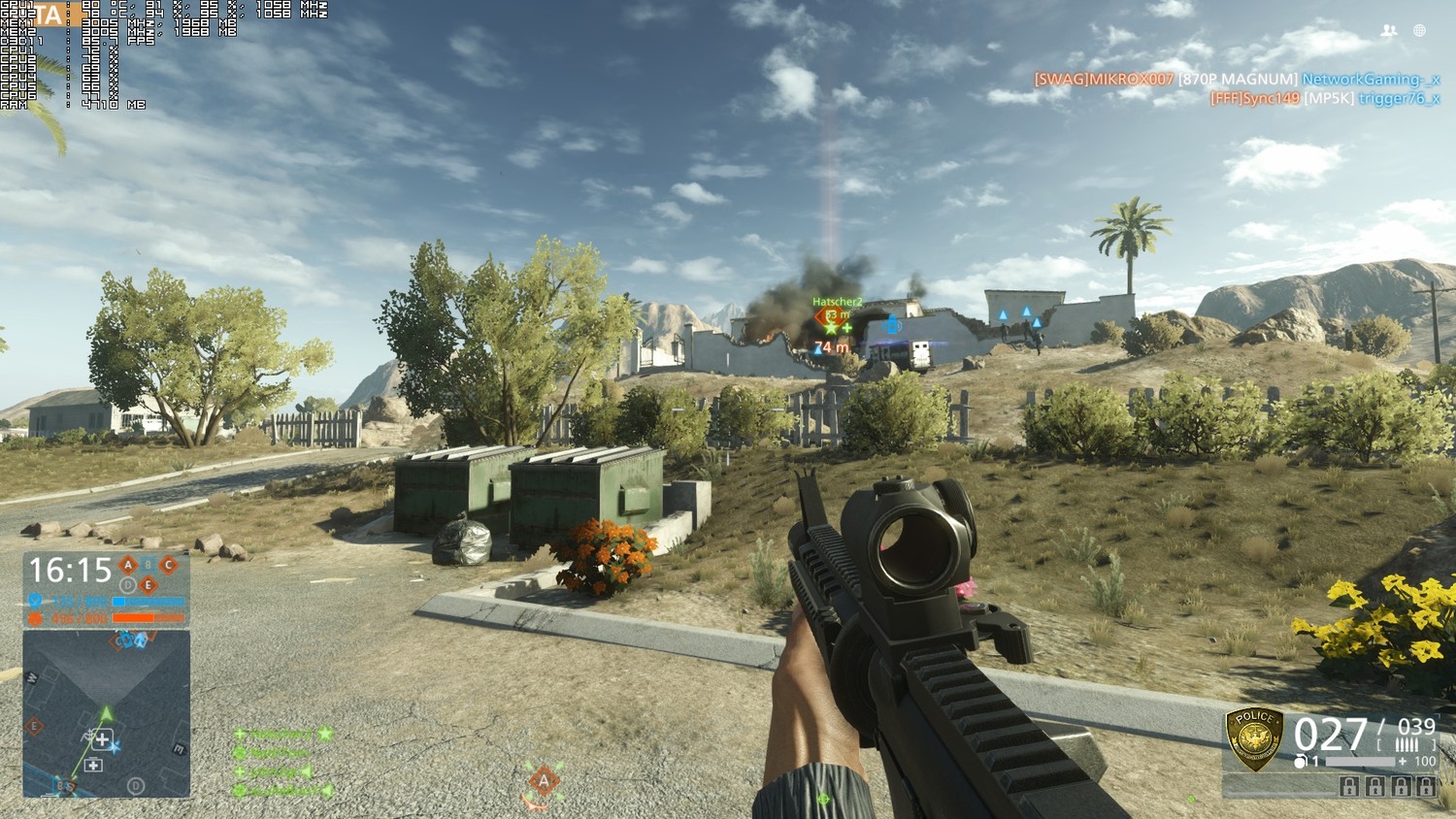Viewport: 1456px width, 819px height.
Task: Select the grenade count icon
Action: (x=1301, y=762)
